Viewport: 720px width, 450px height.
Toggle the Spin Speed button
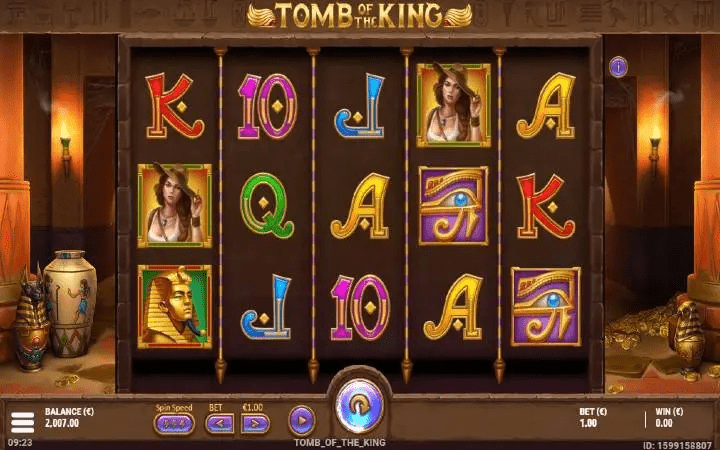pyautogui.click(x=174, y=423)
